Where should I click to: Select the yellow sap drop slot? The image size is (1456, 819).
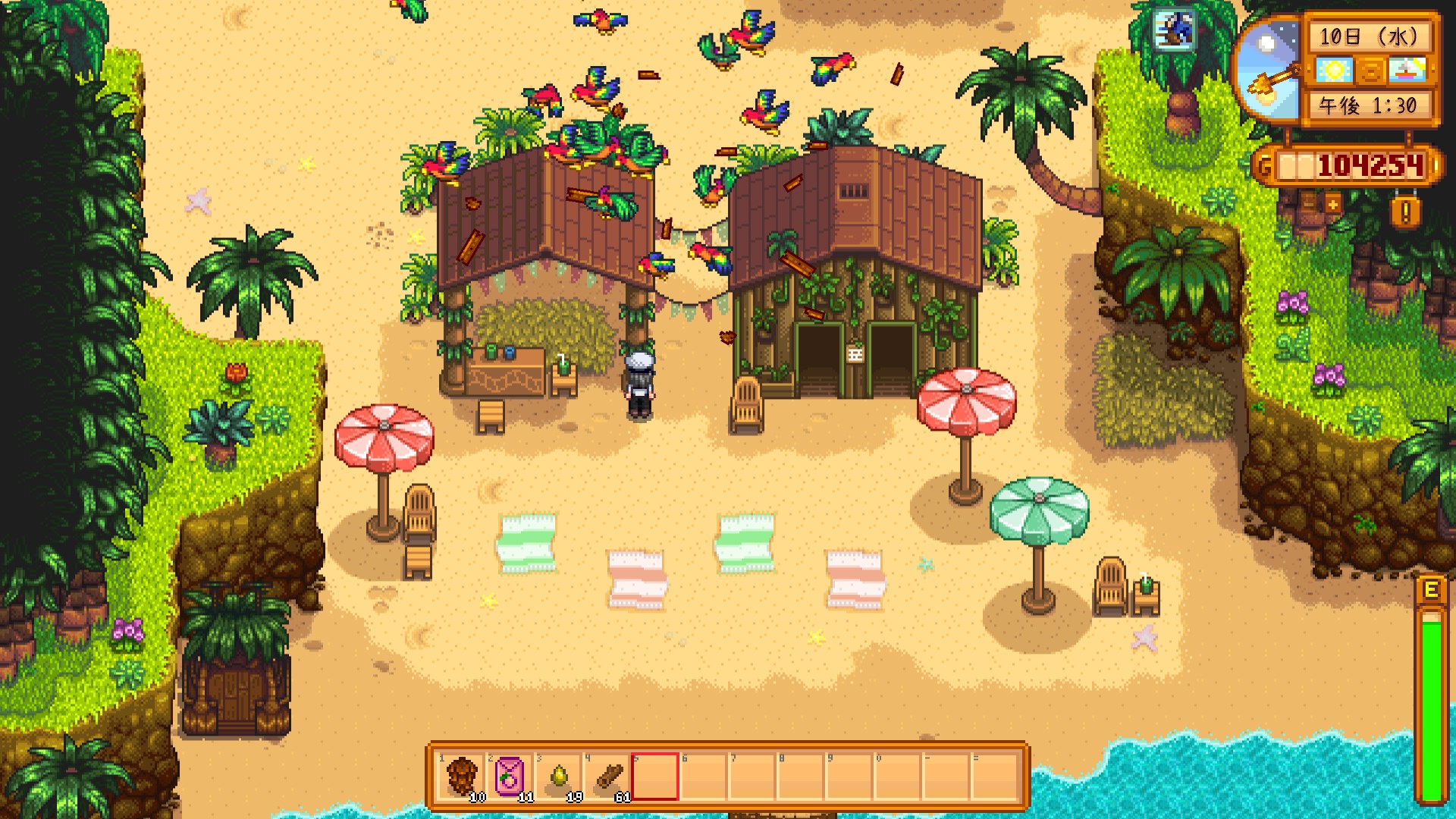point(558,777)
